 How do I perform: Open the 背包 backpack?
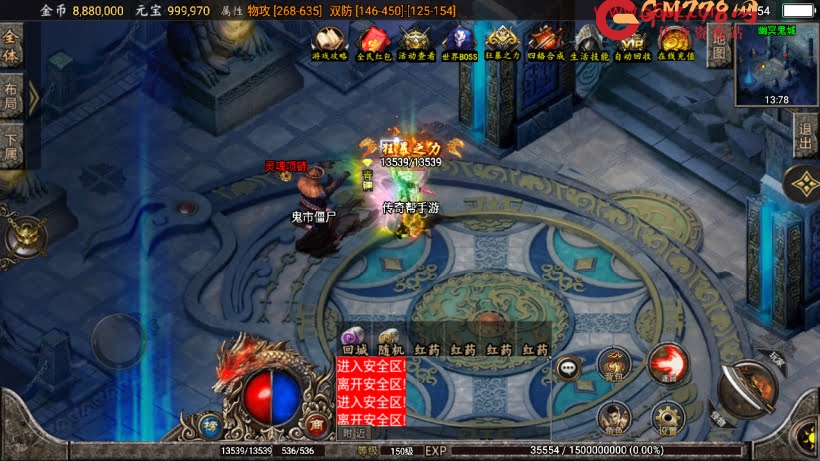[x=613, y=365]
